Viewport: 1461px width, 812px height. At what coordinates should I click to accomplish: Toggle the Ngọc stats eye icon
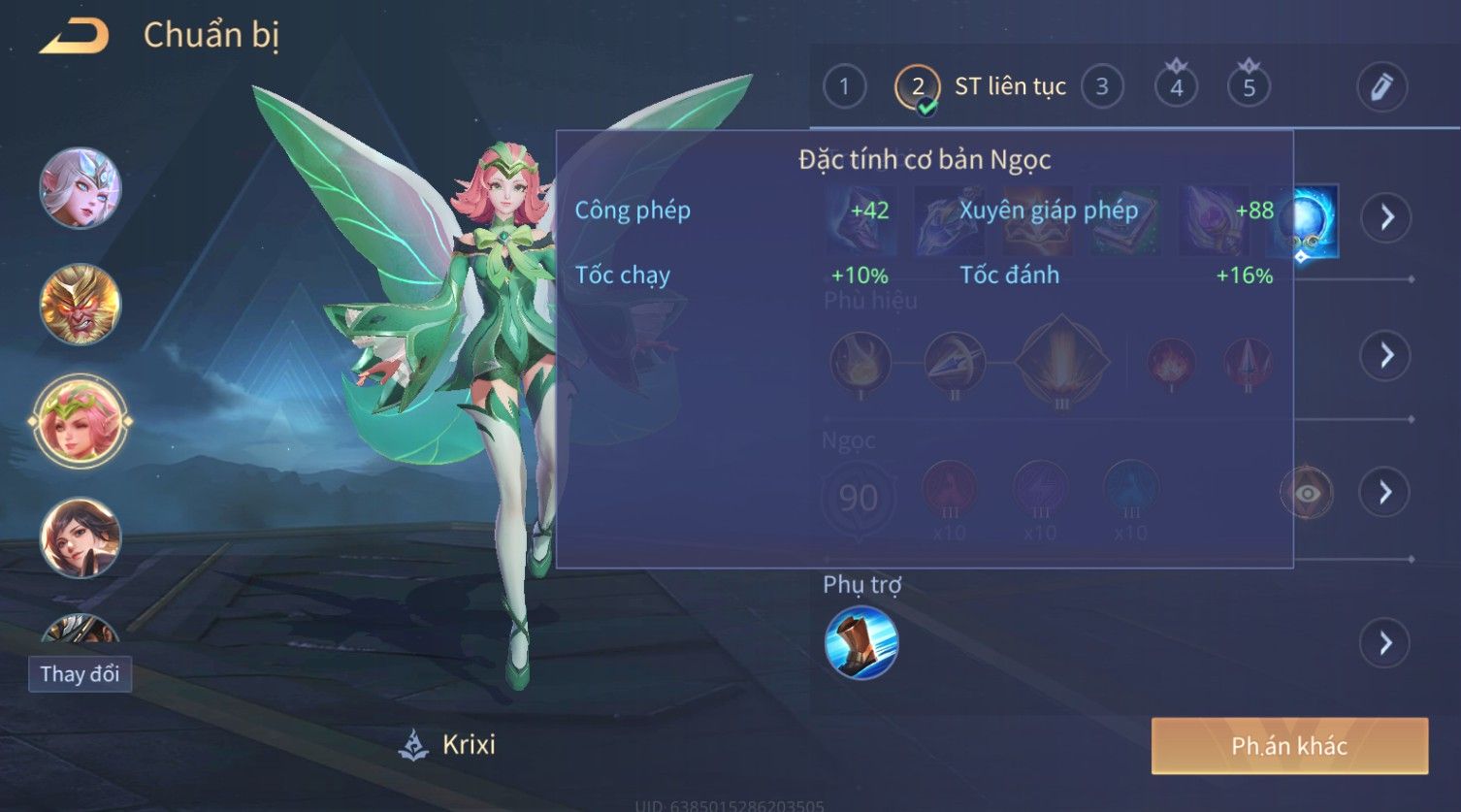1307,494
